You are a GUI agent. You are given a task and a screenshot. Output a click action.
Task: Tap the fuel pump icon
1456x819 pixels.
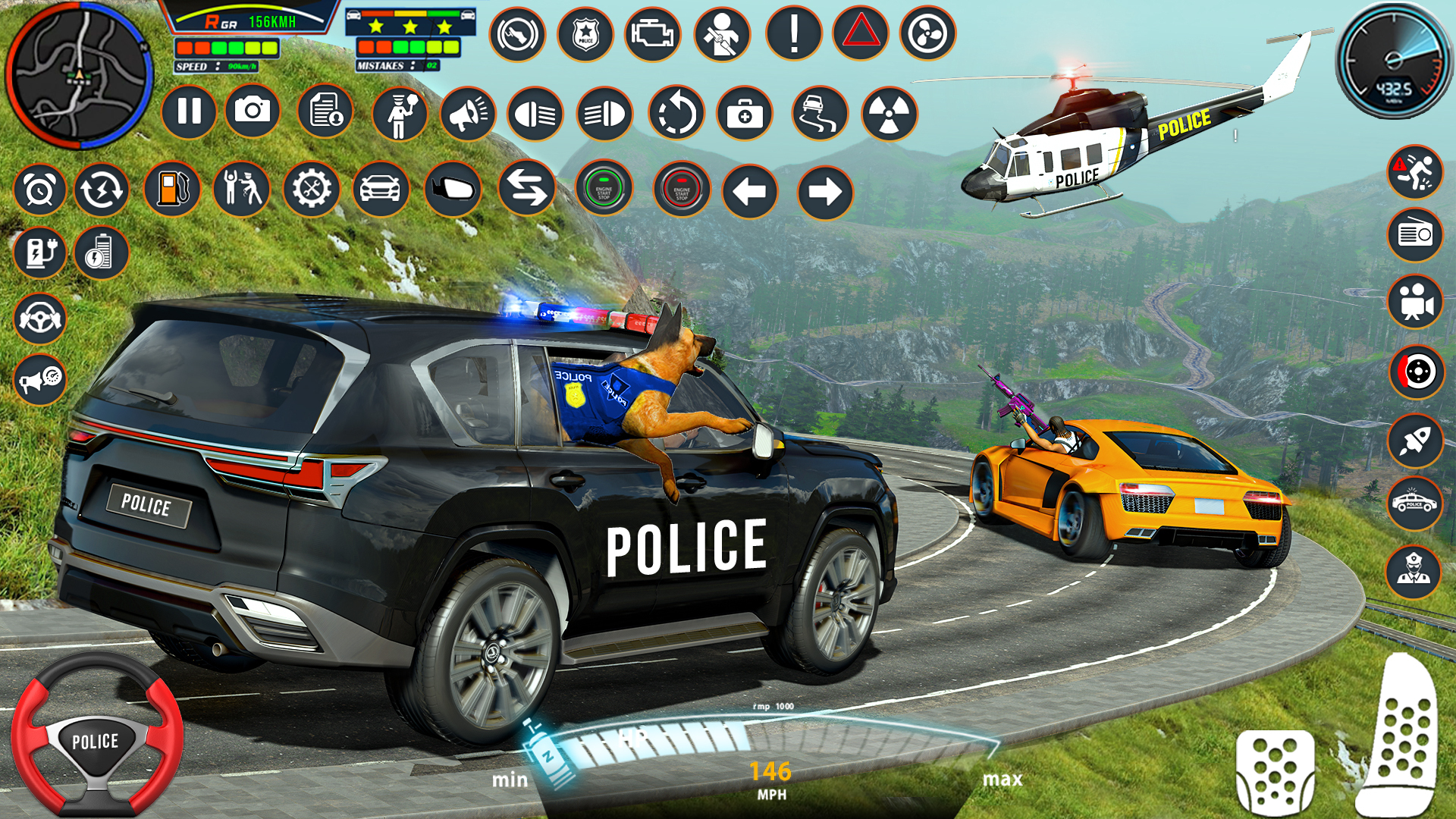coord(172,189)
